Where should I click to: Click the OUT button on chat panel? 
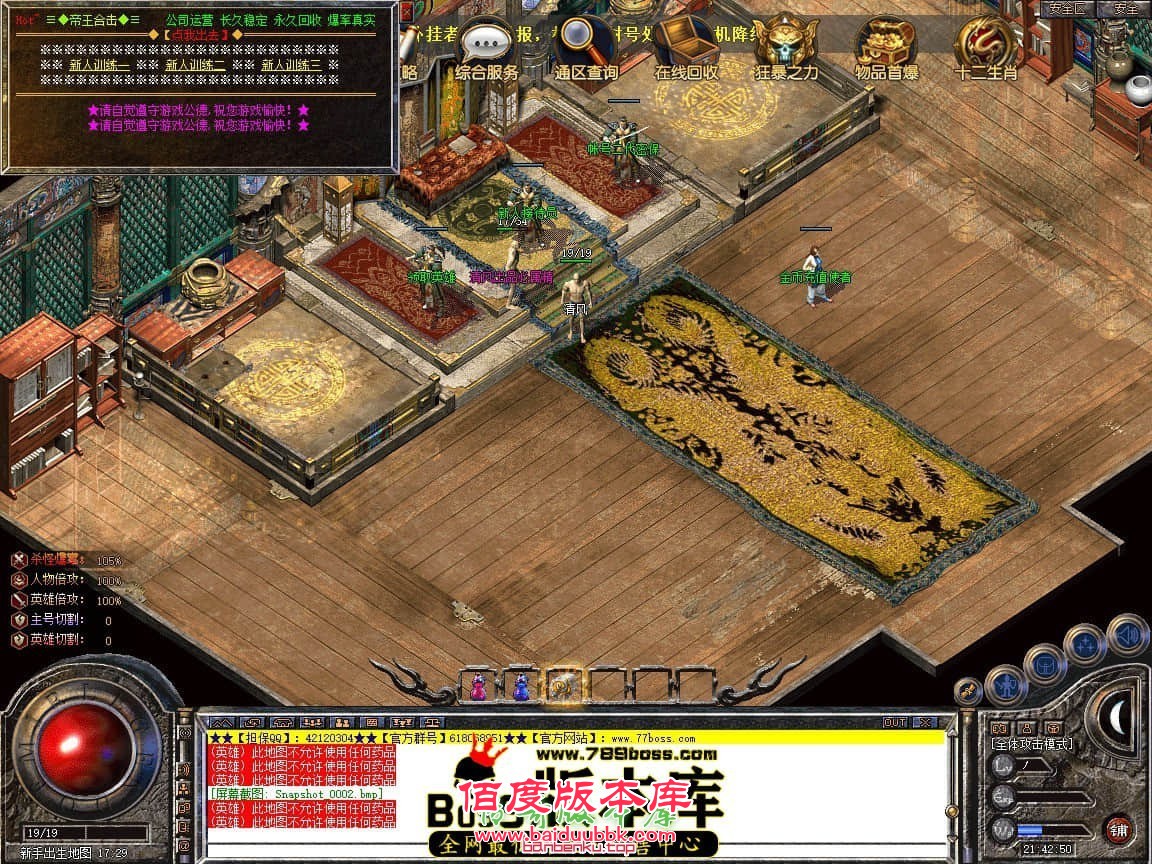pos(894,722)
